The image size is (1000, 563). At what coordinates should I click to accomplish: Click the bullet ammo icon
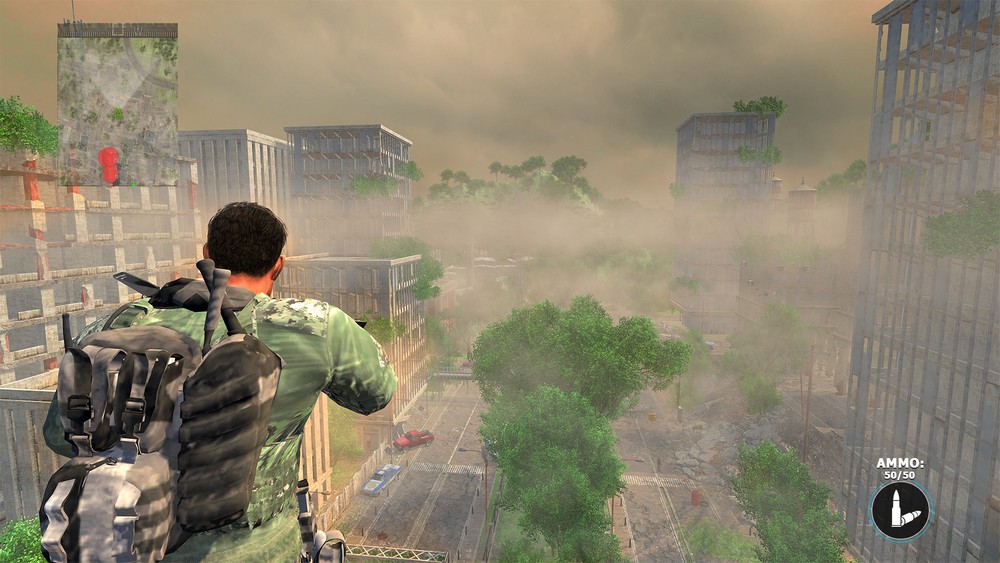click(900, 509)
